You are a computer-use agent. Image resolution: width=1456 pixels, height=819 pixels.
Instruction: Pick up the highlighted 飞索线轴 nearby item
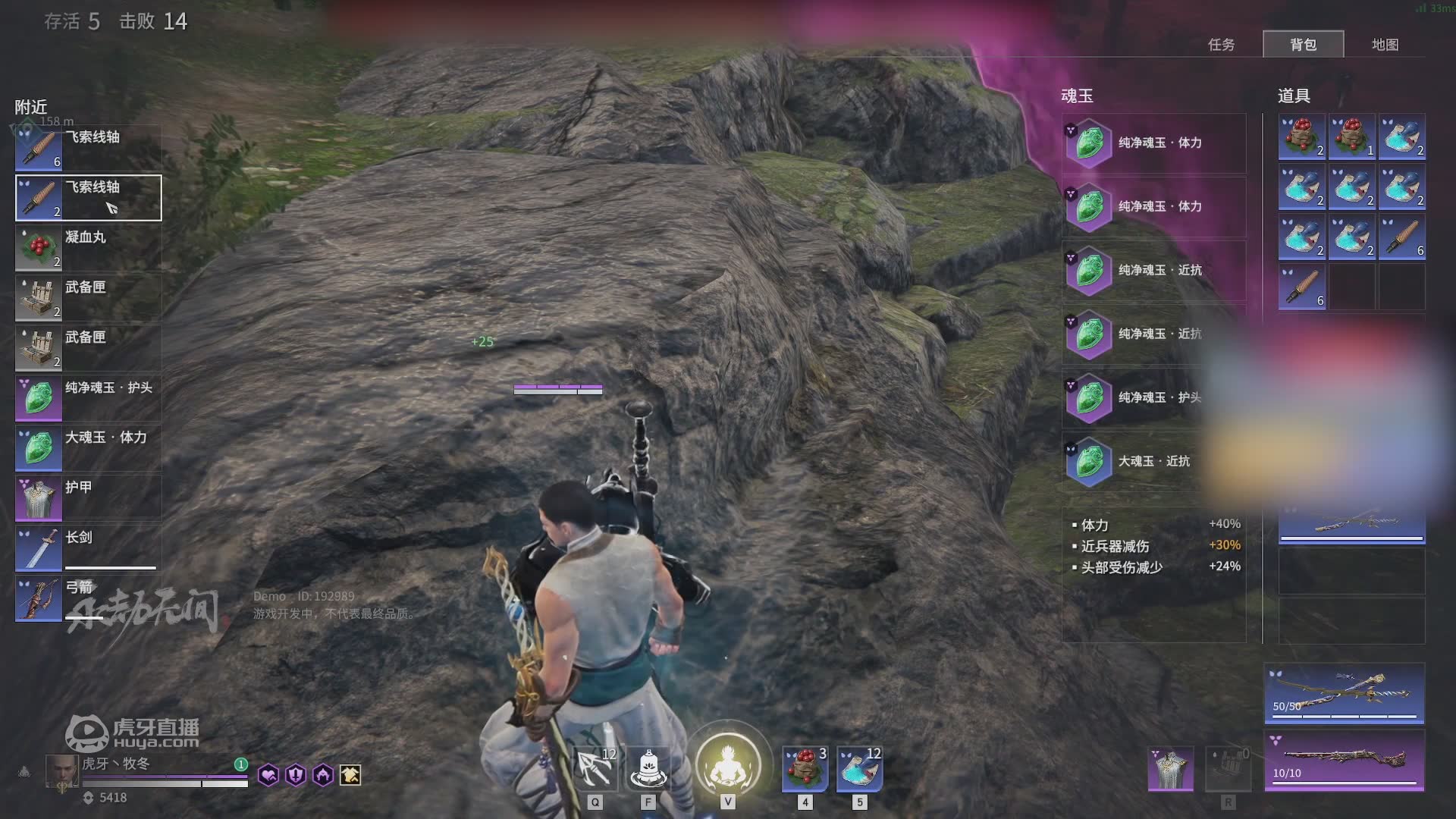coord(89,198)
